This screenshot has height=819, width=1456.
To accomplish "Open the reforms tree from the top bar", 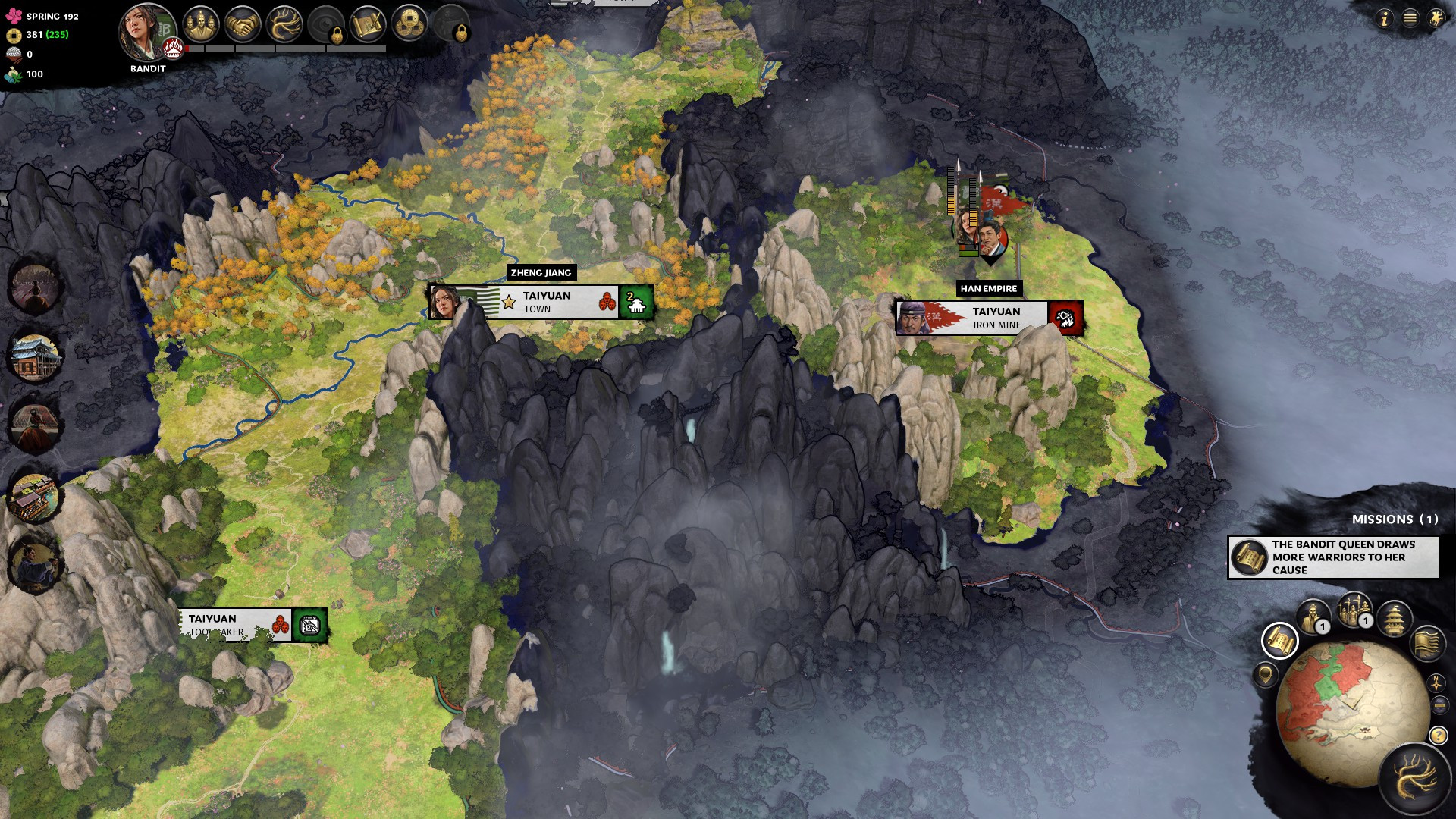I will tap(284, 25).
